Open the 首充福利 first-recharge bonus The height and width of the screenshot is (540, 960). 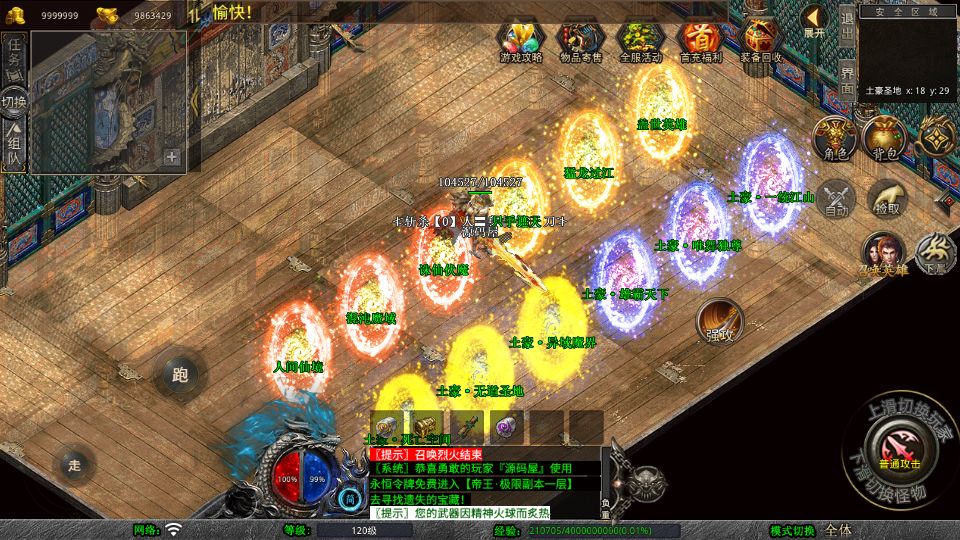700,41
